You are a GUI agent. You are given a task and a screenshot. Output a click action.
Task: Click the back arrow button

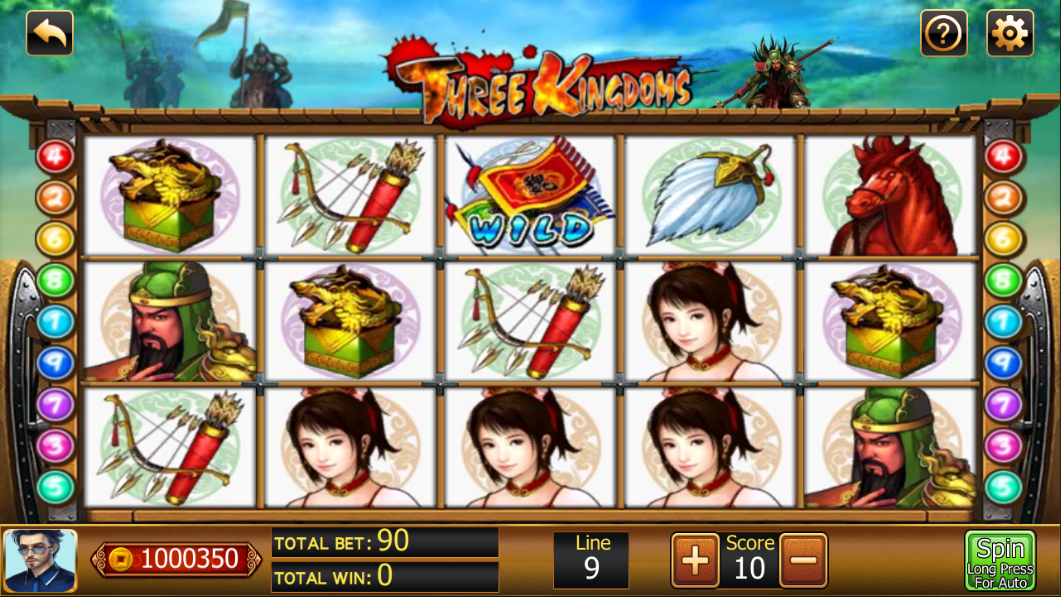(x=49, y=33)
